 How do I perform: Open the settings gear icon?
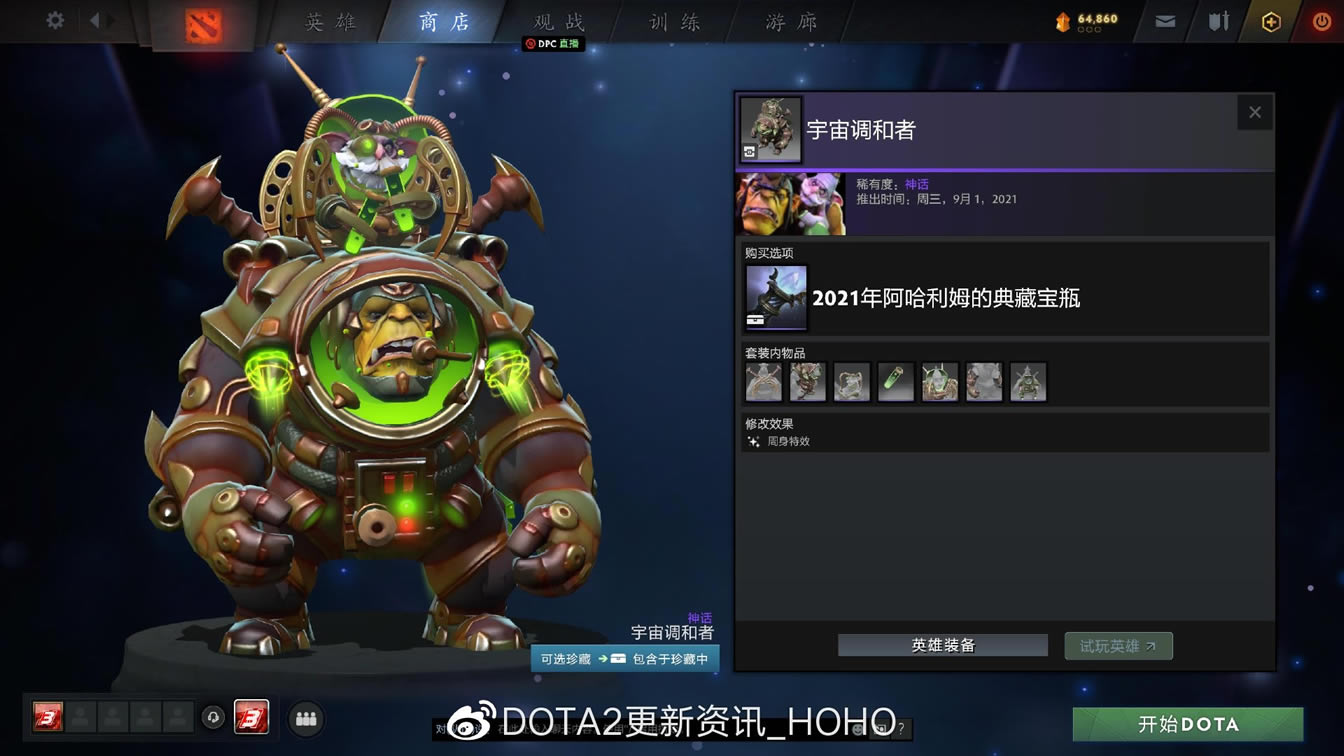coord(54,18)
